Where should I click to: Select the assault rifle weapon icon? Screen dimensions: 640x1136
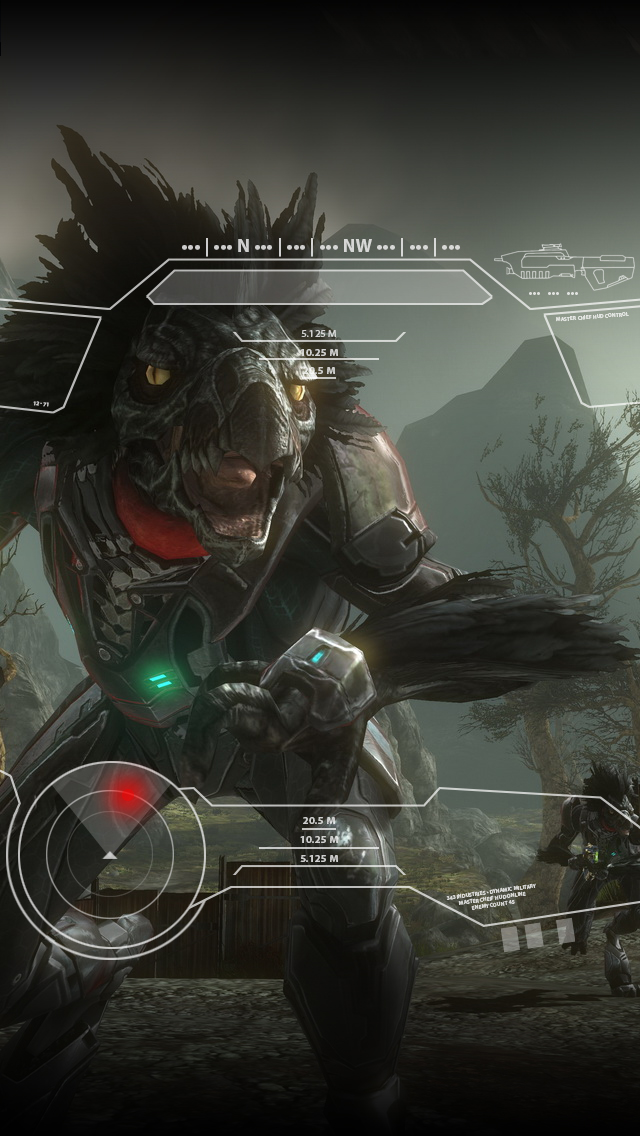coord(566,265)
